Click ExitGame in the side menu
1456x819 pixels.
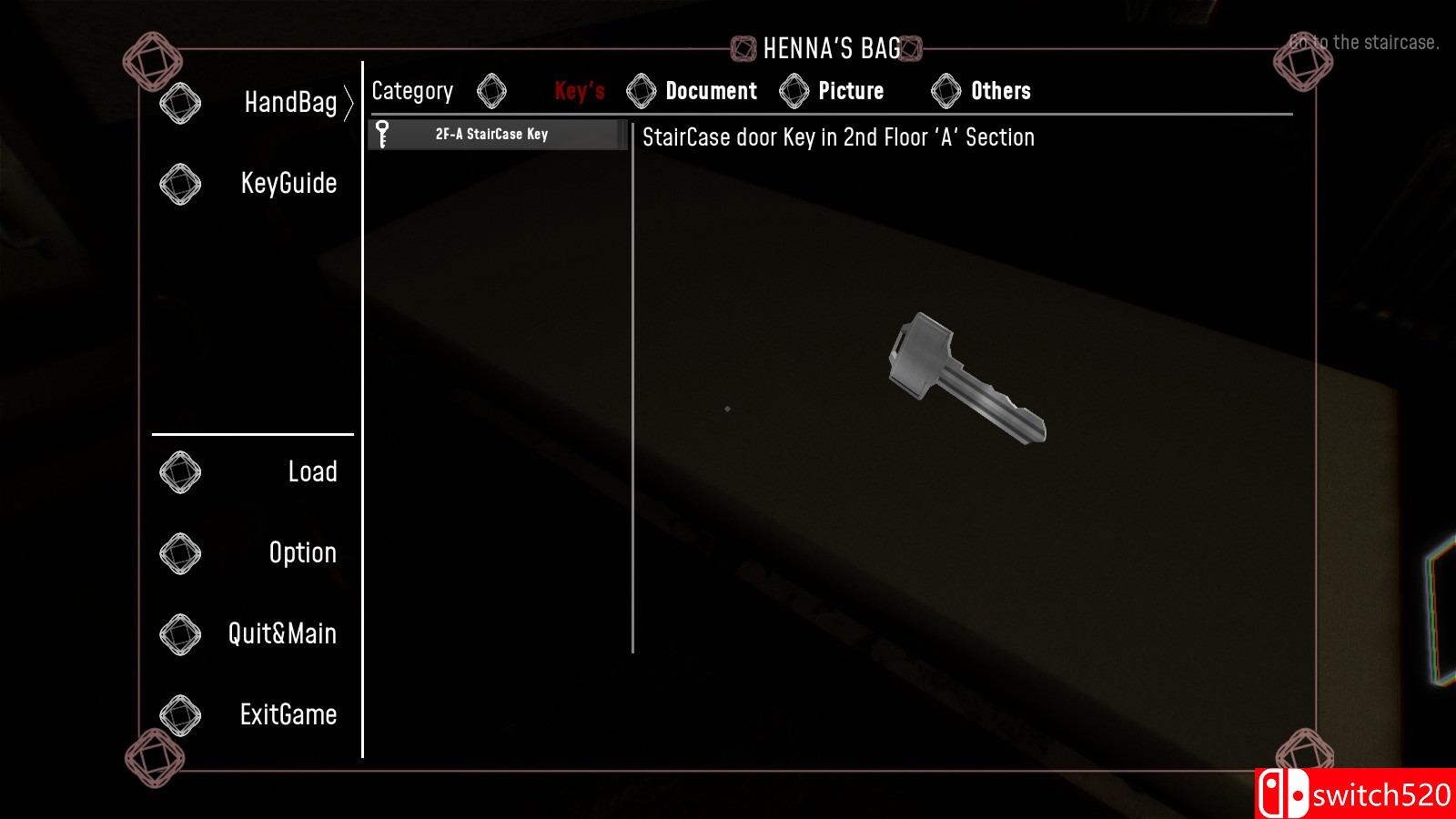tap(288, 715)
